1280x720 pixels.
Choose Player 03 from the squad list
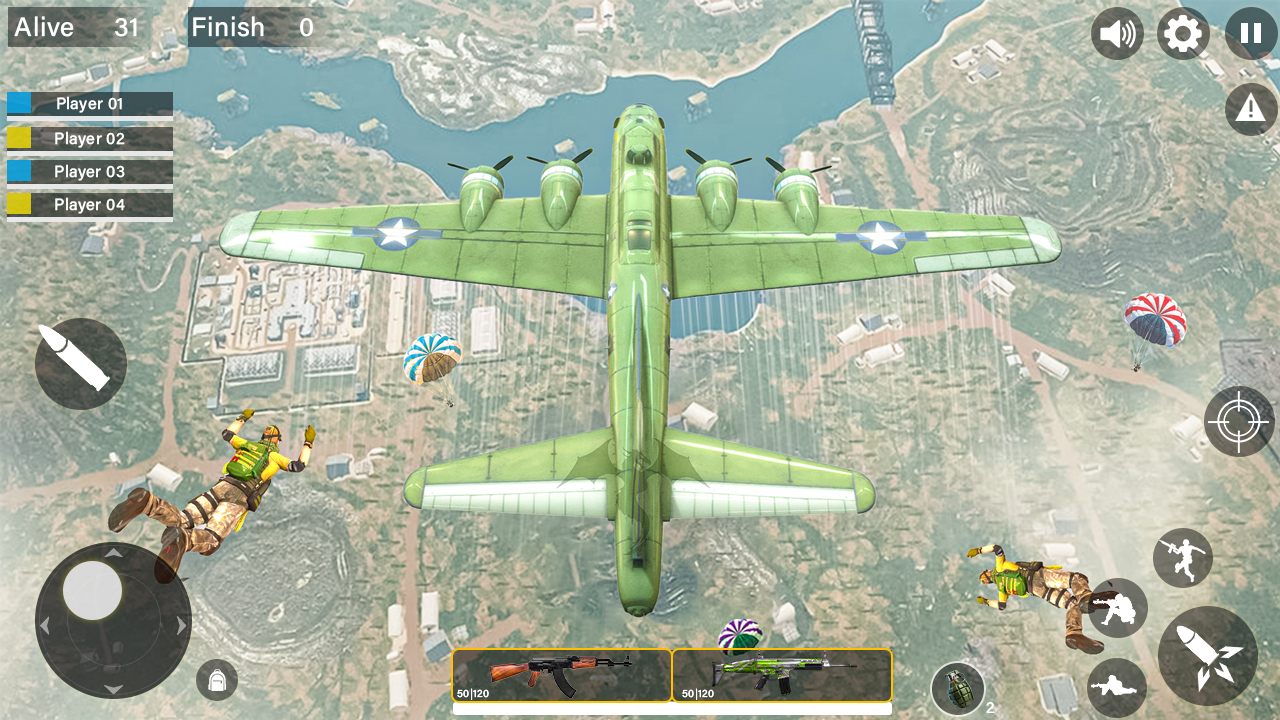point(90,172)
